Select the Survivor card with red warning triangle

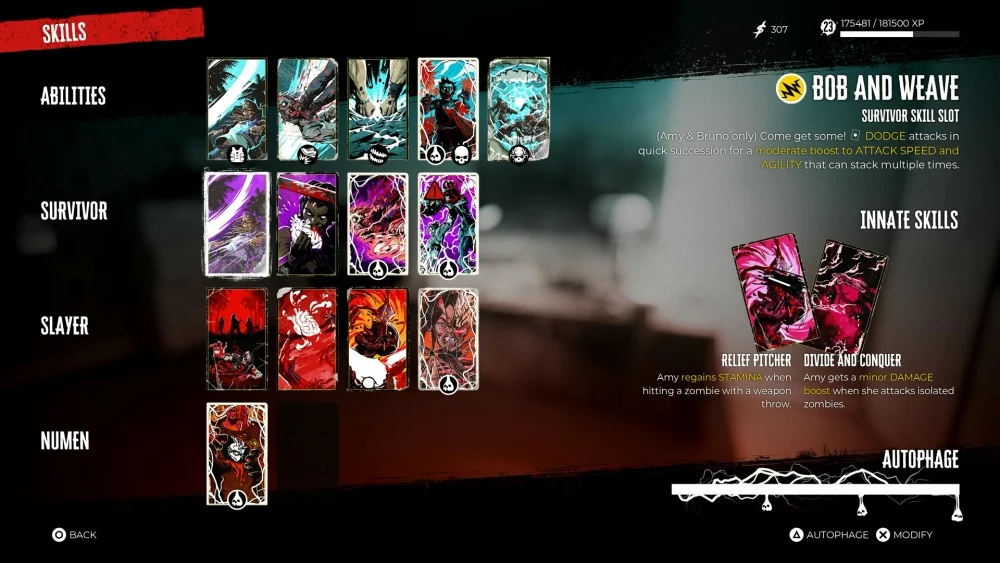click(447, 224)
